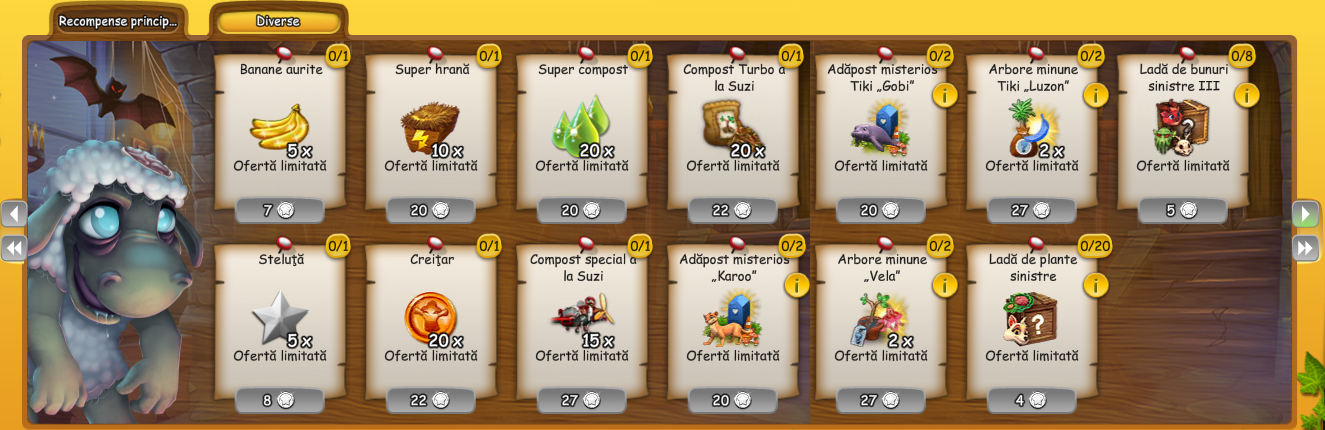
Task: View info about Adăpost misterios Karoo
Action: pos(796,285)
